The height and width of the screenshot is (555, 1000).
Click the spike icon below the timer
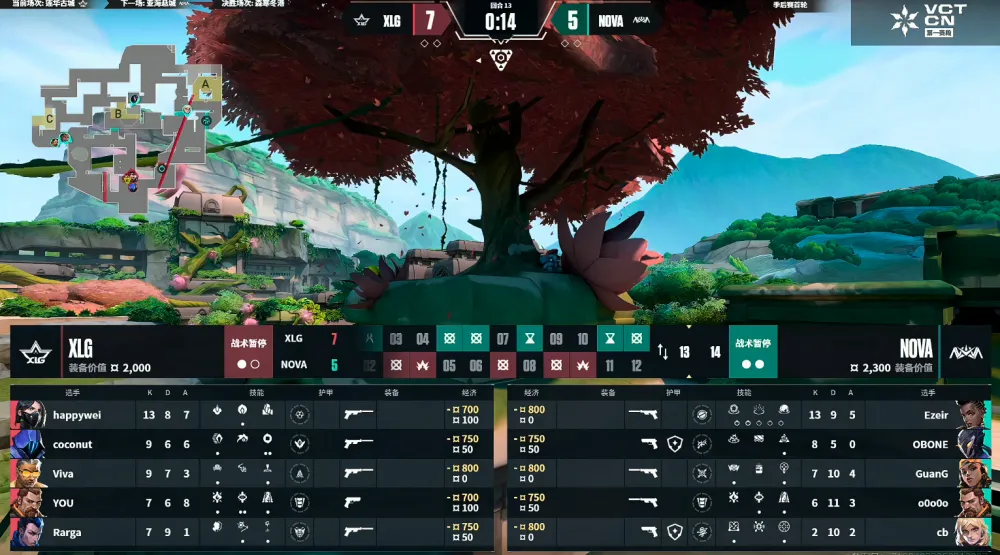pyautogui.click(x=500, y=57)
